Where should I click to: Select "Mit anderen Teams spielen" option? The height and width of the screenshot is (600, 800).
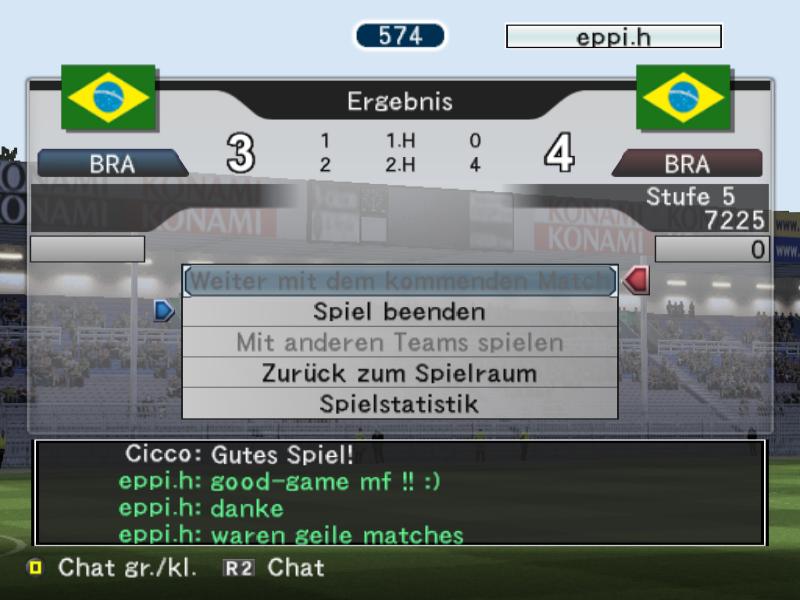tap(400, 343)
